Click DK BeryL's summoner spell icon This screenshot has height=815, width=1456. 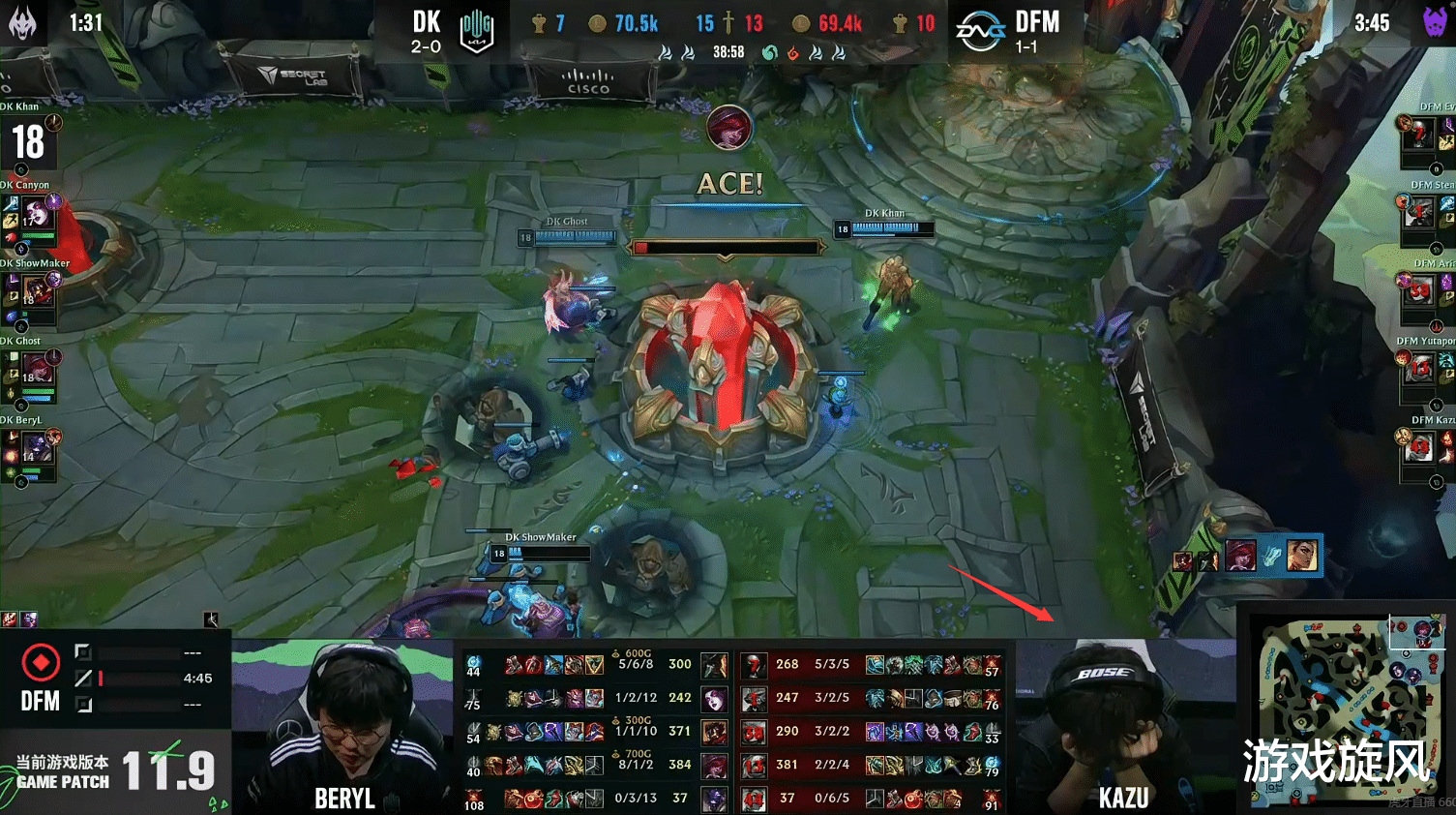tap(10, 436)
